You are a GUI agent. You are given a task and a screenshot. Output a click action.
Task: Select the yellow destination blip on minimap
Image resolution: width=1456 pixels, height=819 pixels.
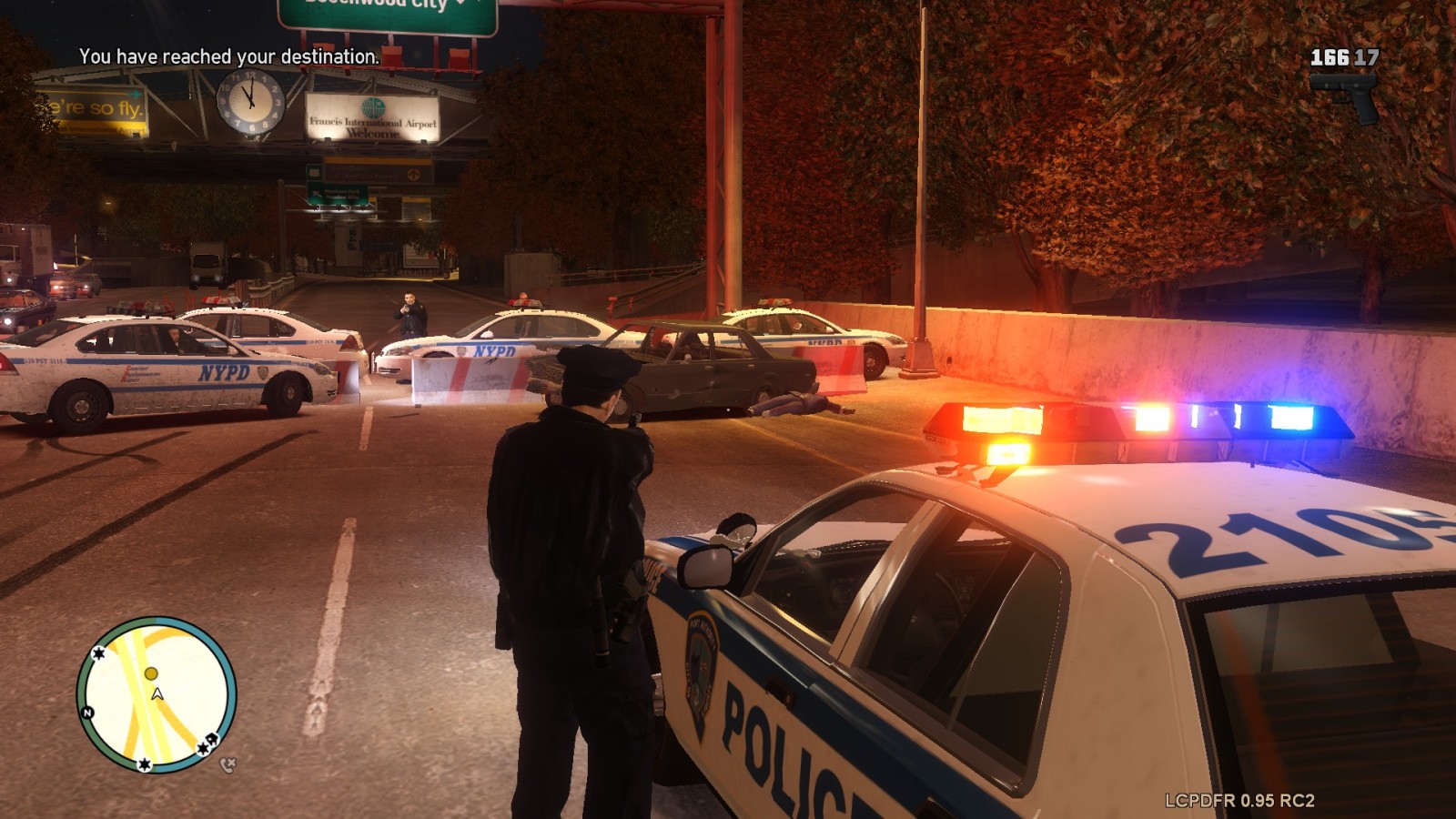tap(151, 673)
